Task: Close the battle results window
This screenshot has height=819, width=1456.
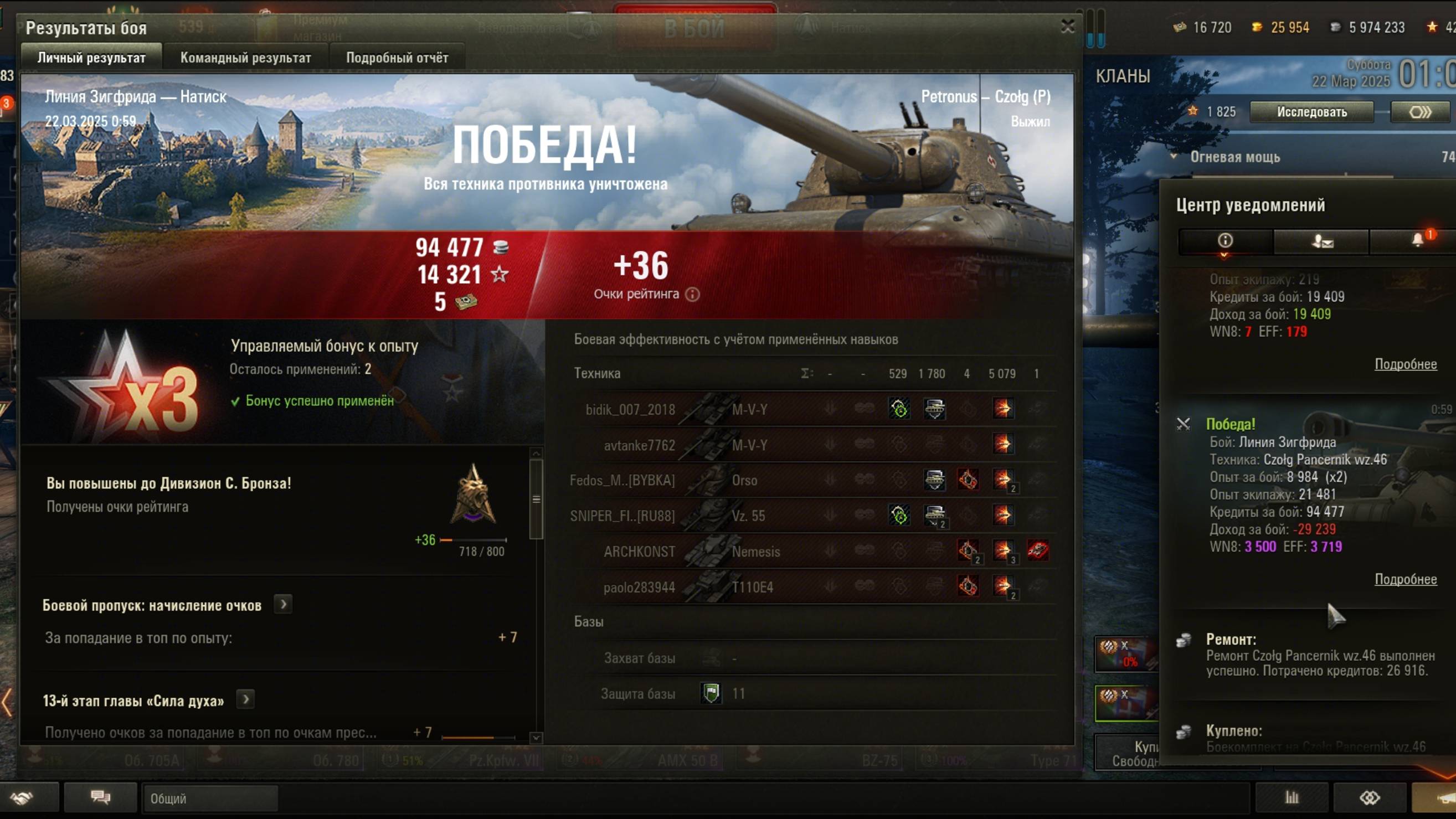Action: click(1067, 27)
